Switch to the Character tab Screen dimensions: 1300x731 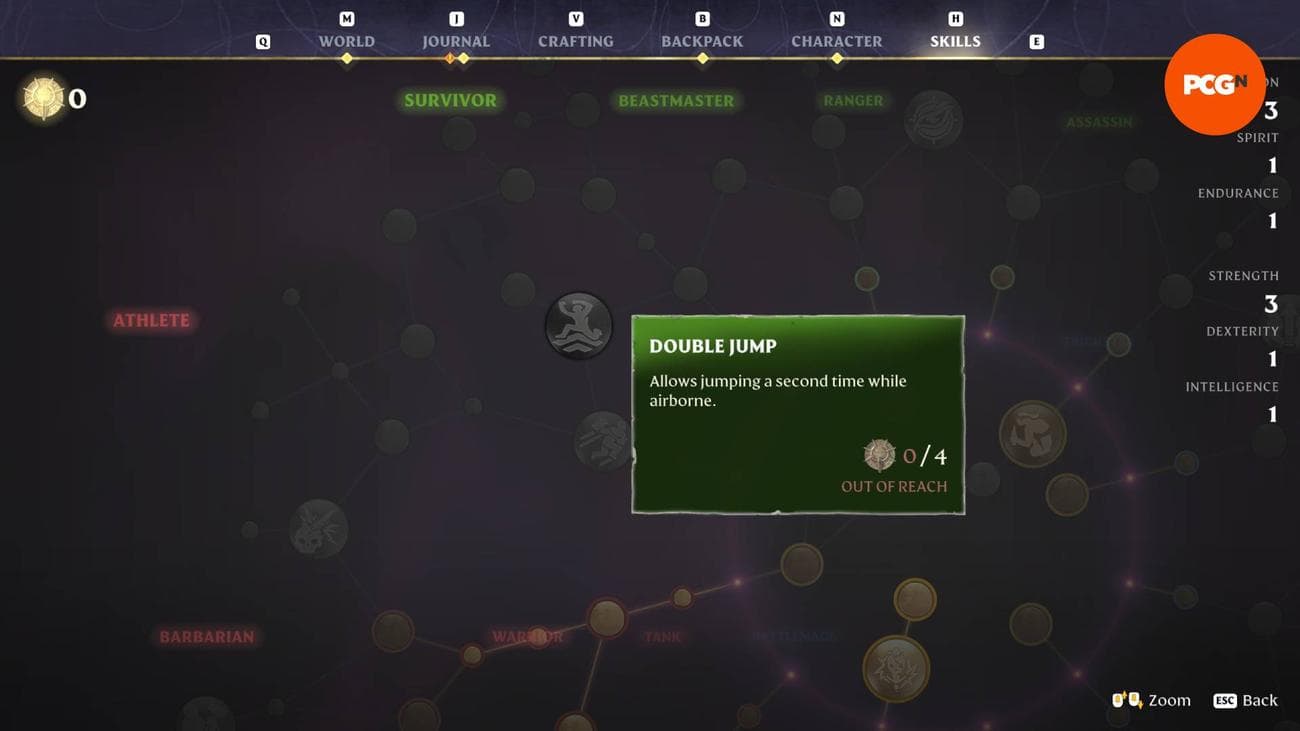click(x=836, y=41)
